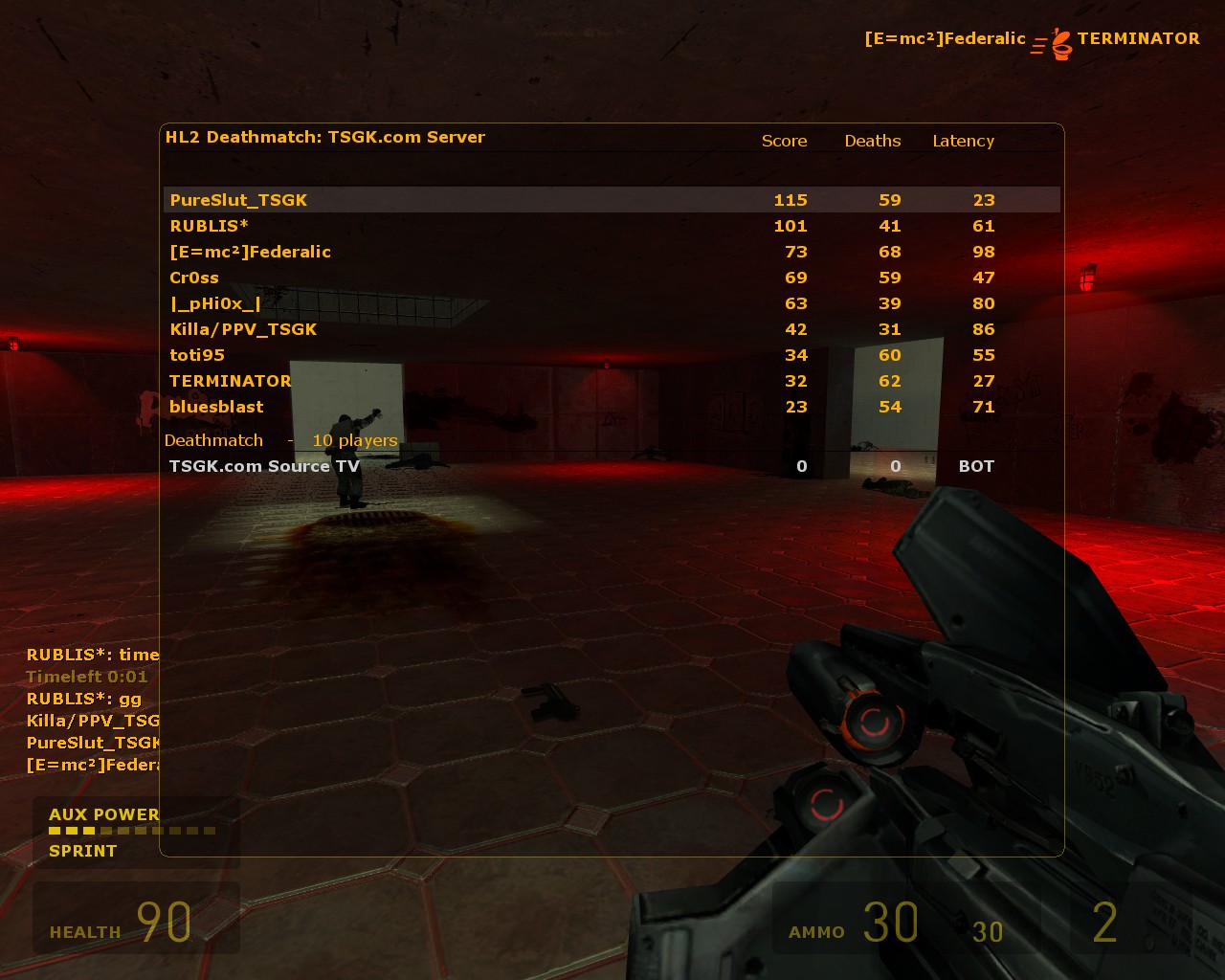Expand the scoreboard header row
1225x980 pixels.
coord(612,141)
